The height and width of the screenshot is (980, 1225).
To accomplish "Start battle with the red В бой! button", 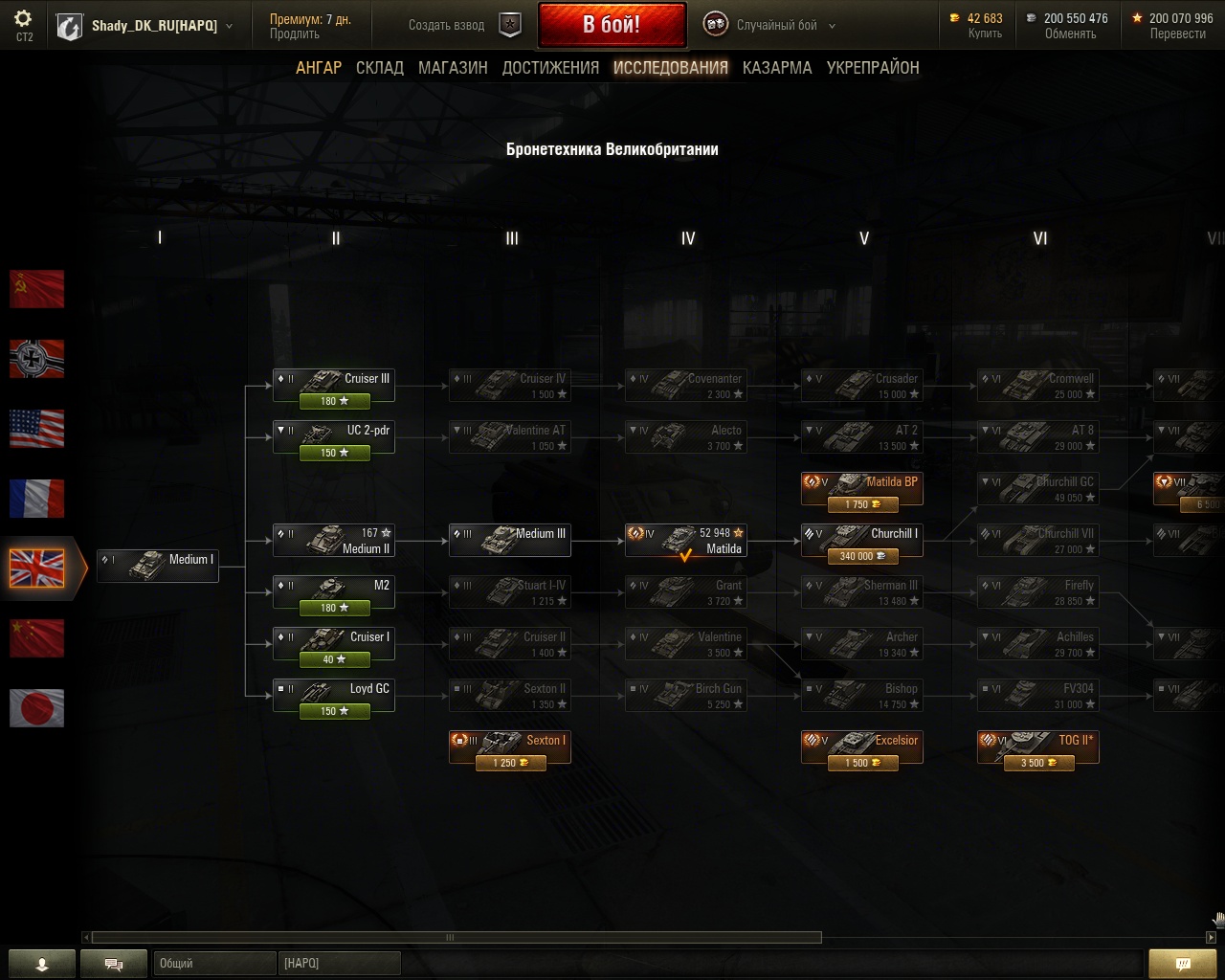I will 612,25.
